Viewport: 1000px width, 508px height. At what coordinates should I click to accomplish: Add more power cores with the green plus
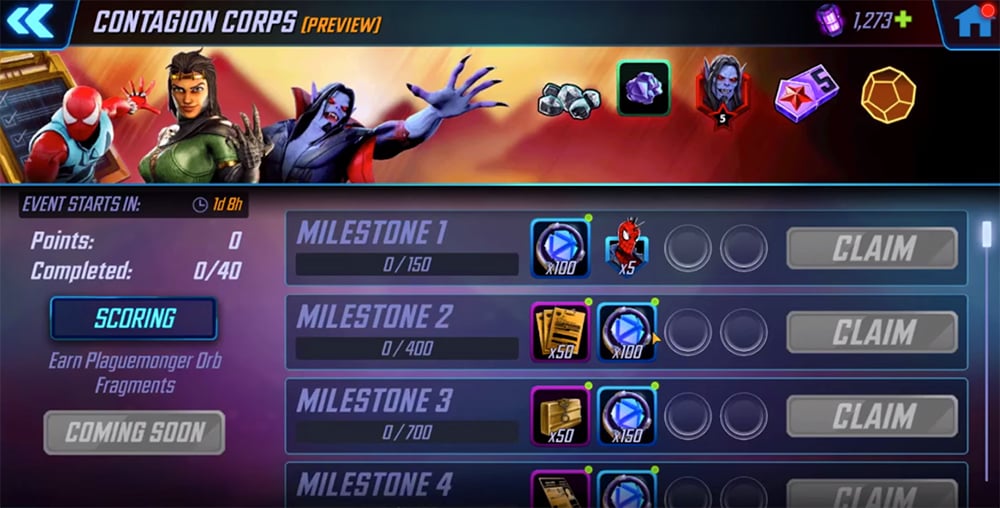click(x=904, y=21)
